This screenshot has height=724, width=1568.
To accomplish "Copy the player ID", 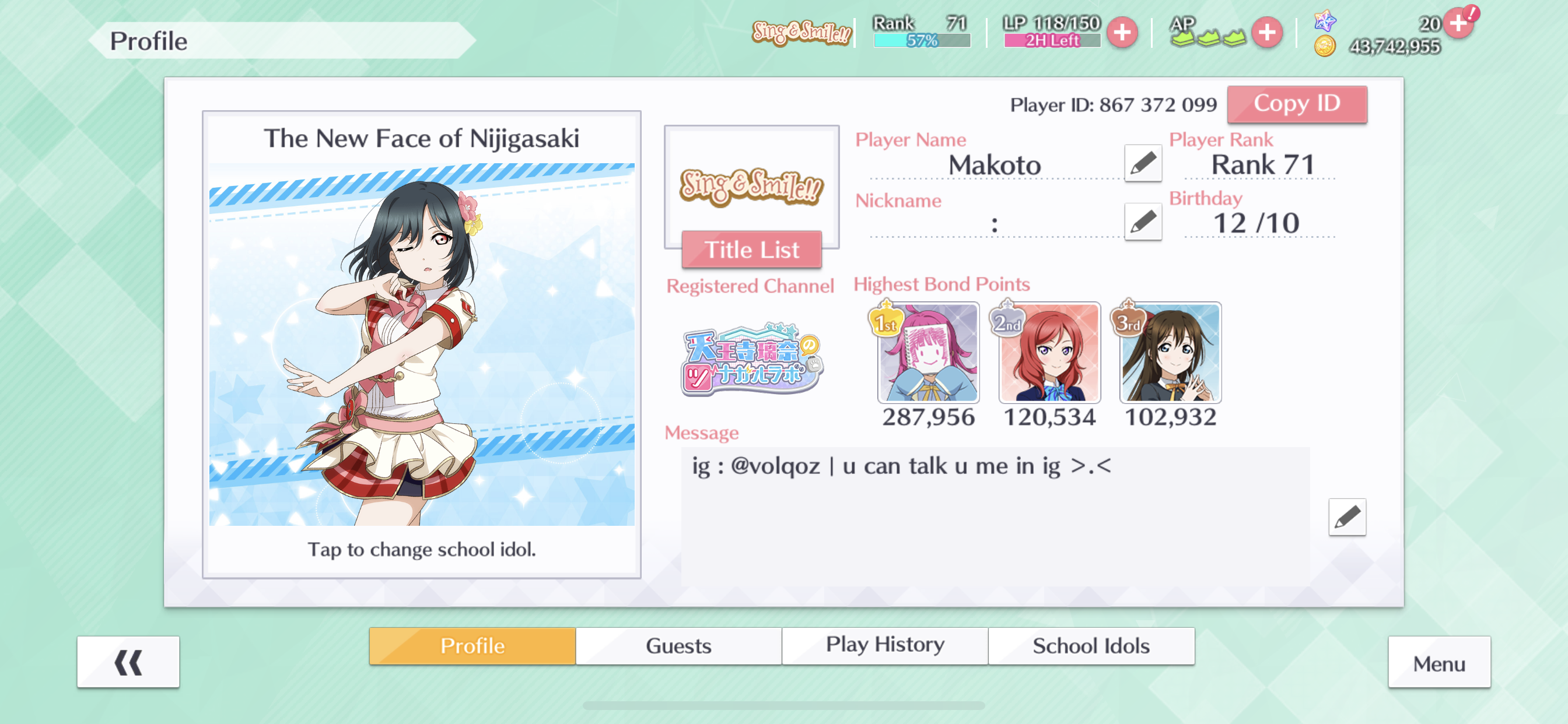I will [1297, 104].
